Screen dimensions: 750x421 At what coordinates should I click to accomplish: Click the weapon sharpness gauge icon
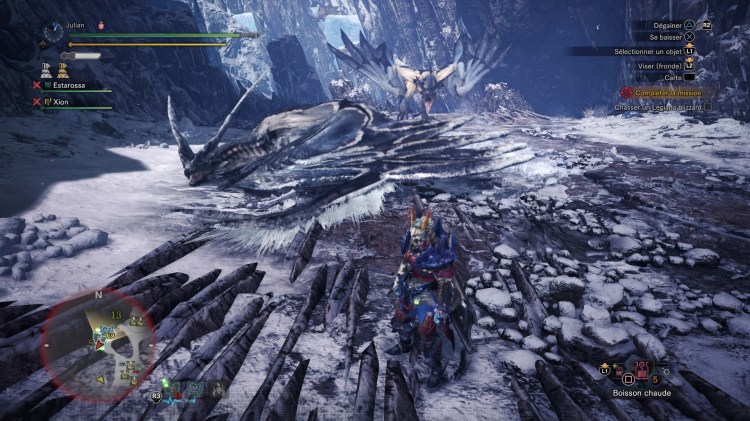tap(83, 56)
